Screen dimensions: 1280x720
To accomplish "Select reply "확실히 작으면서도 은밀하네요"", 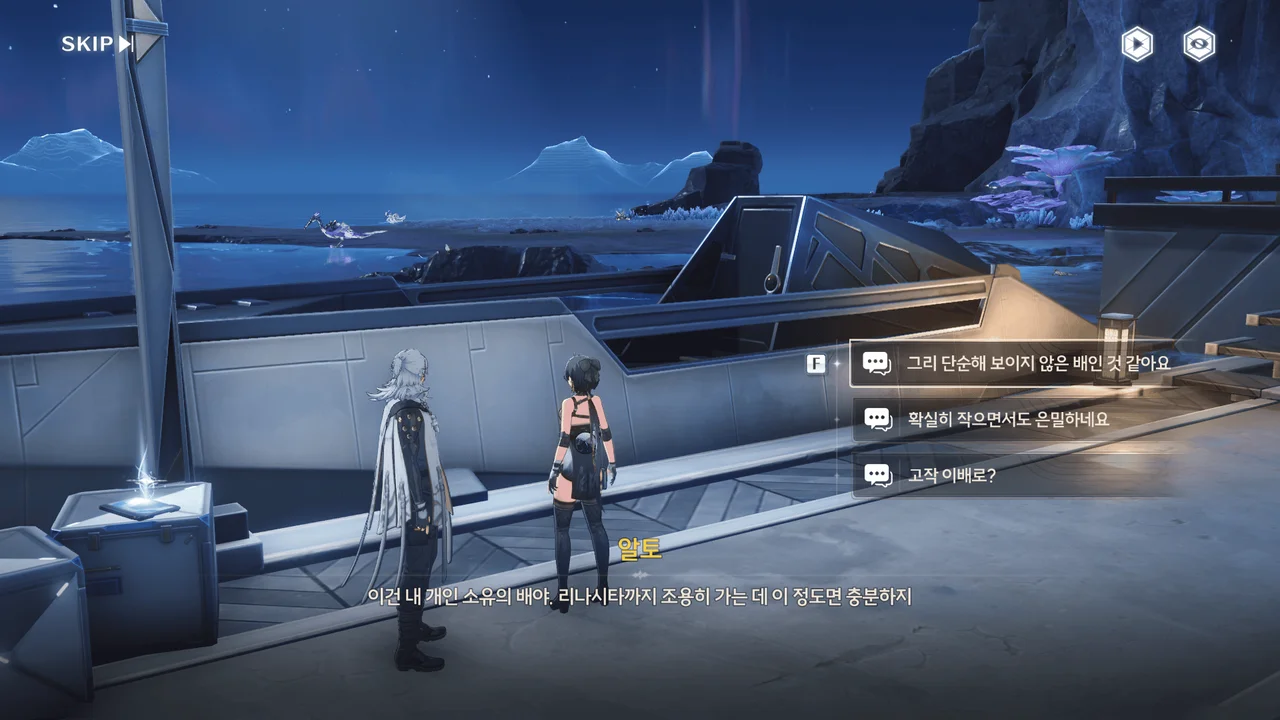I will [1007, 420].
